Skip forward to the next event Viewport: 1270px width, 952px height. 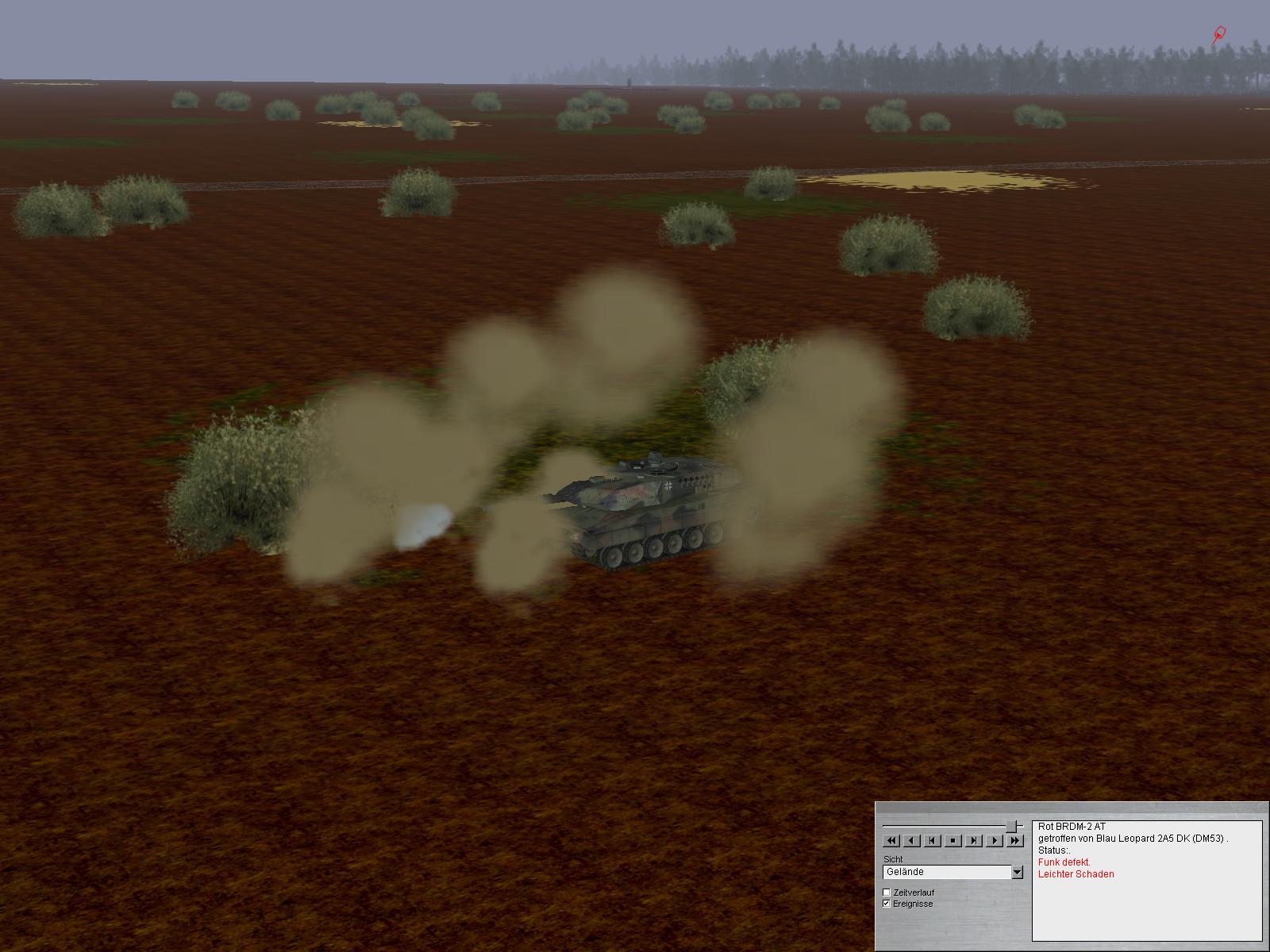(973, 841)
